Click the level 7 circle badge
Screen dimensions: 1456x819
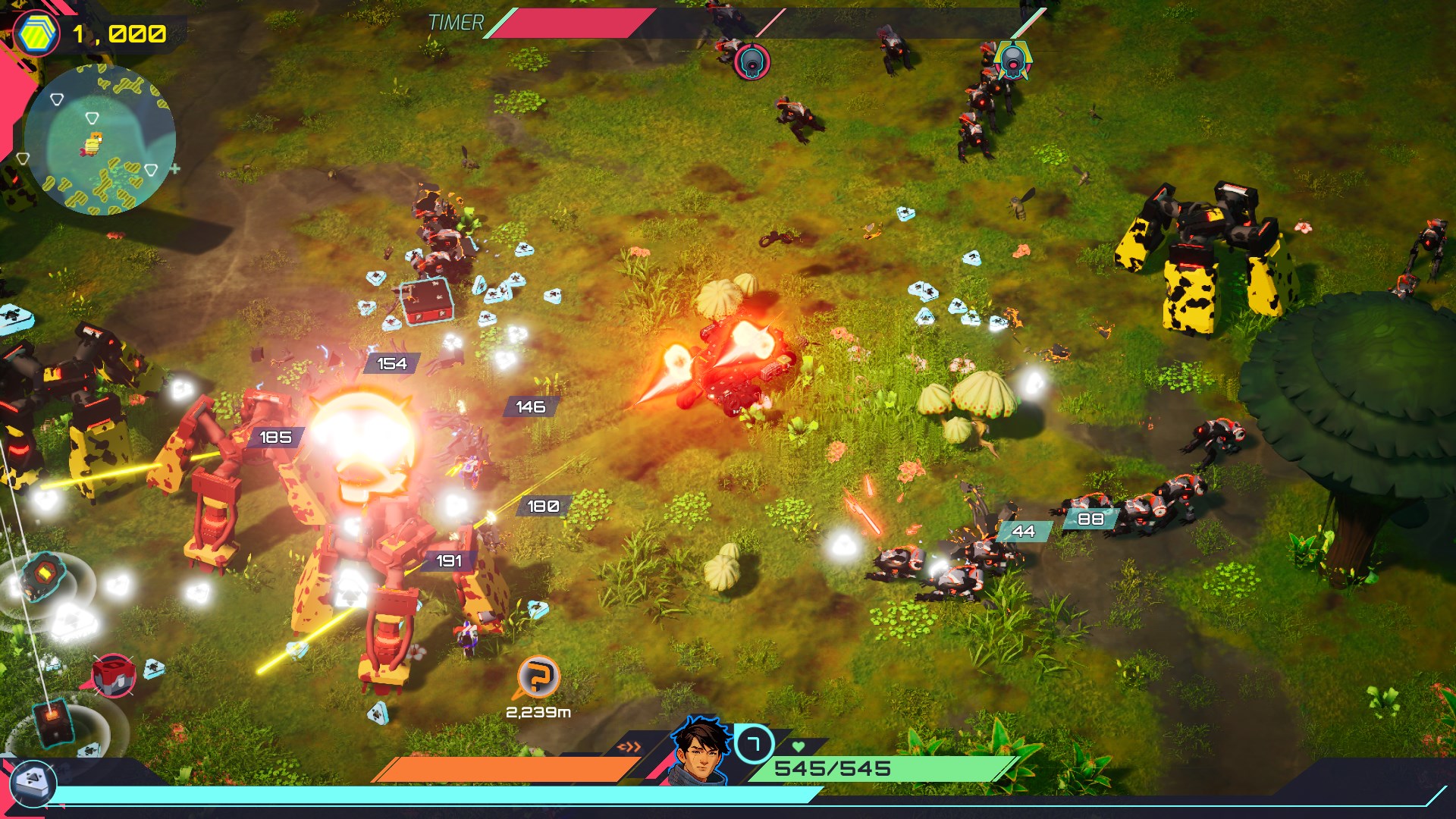(x=754, y=744)
